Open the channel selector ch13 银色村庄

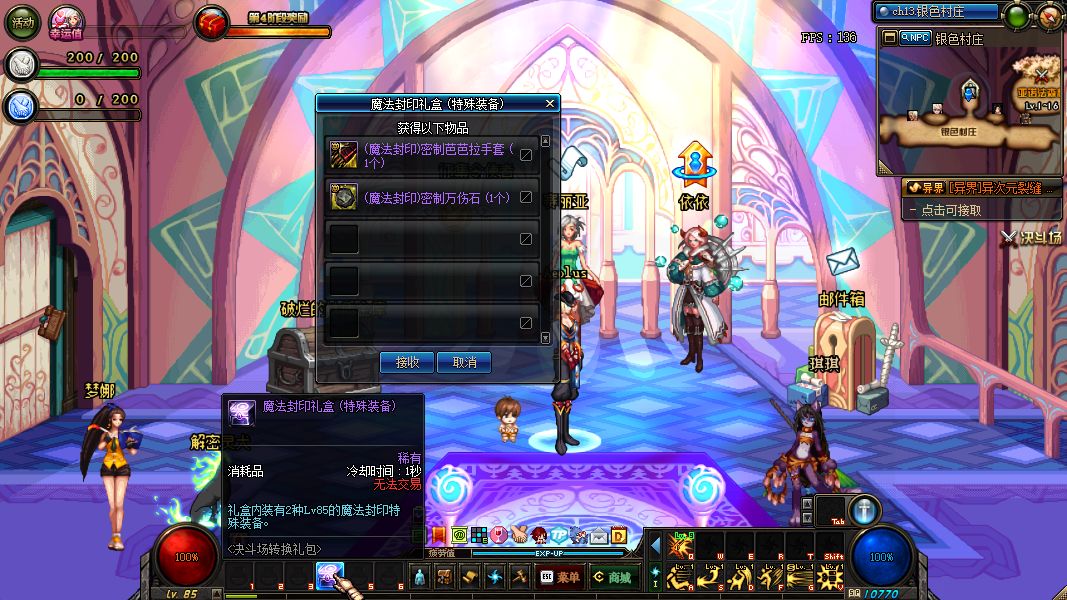936,12
